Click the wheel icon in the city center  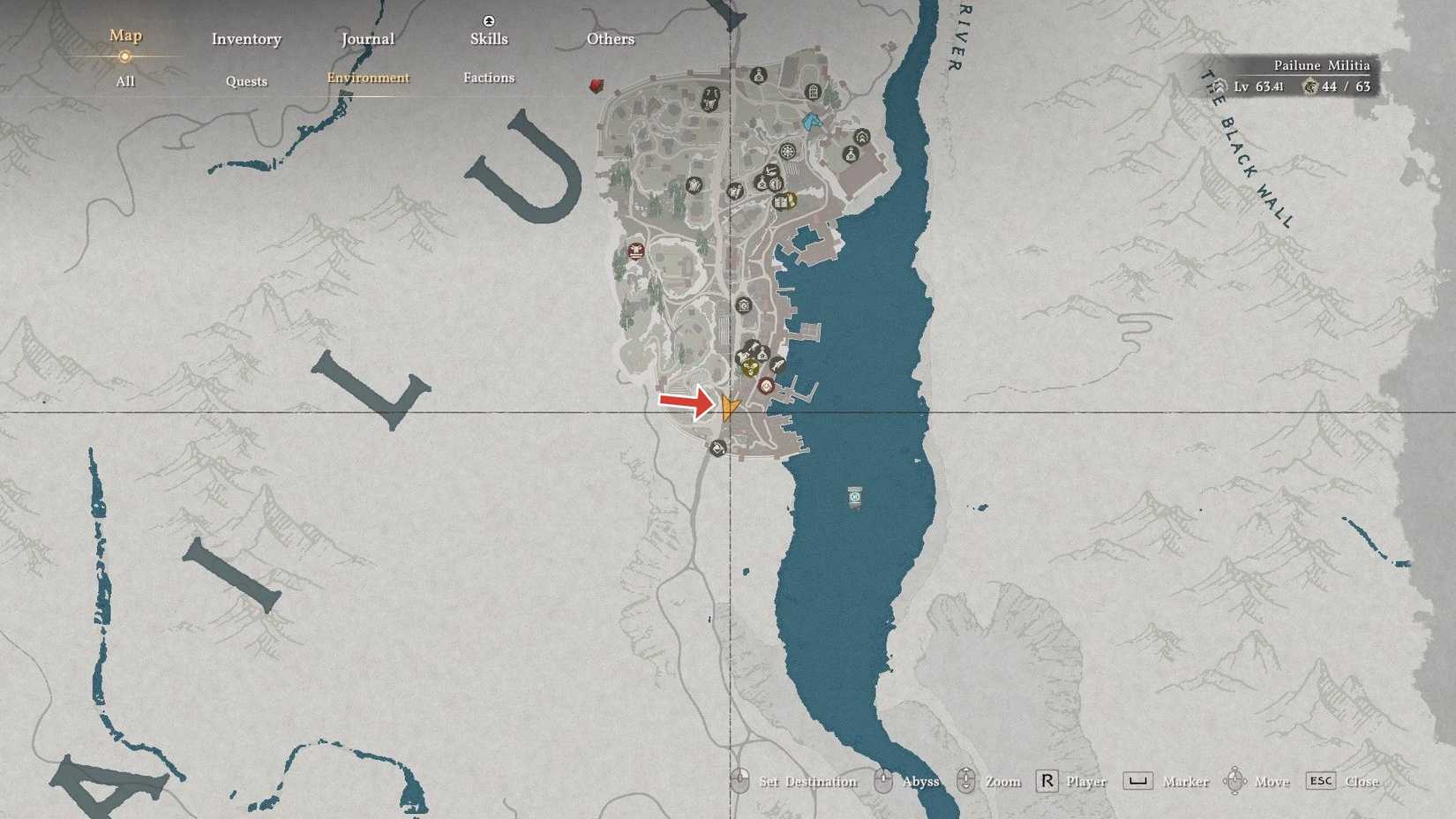click(x=788, y=152)
